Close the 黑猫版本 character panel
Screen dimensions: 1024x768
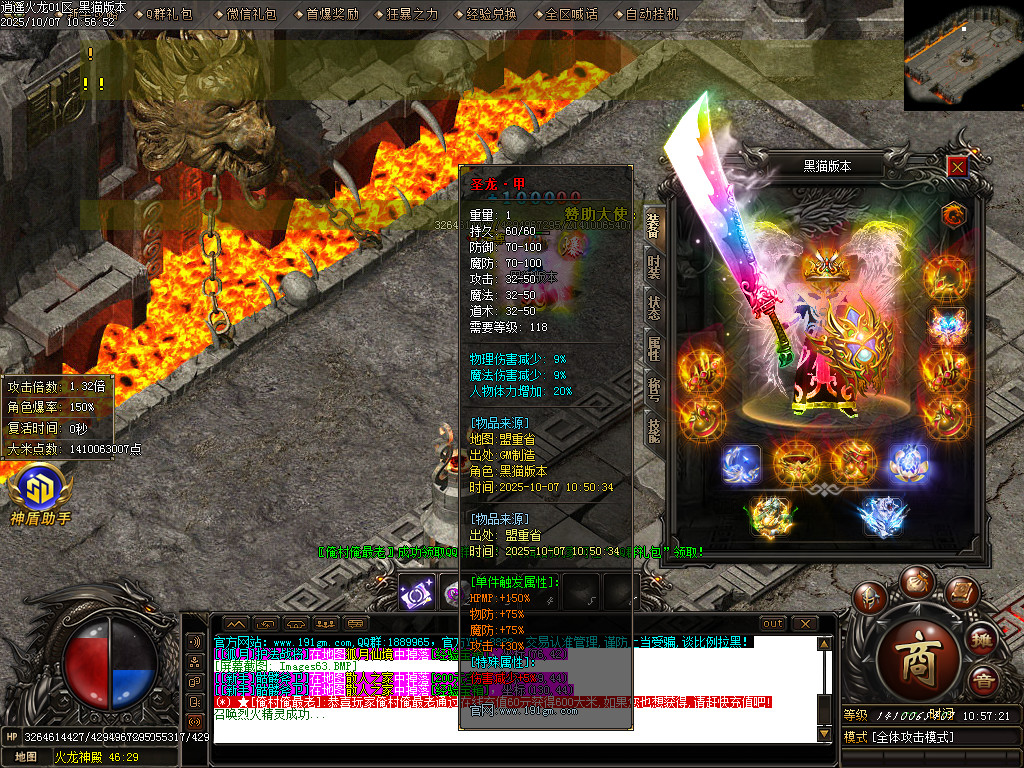tap(957, 167)
